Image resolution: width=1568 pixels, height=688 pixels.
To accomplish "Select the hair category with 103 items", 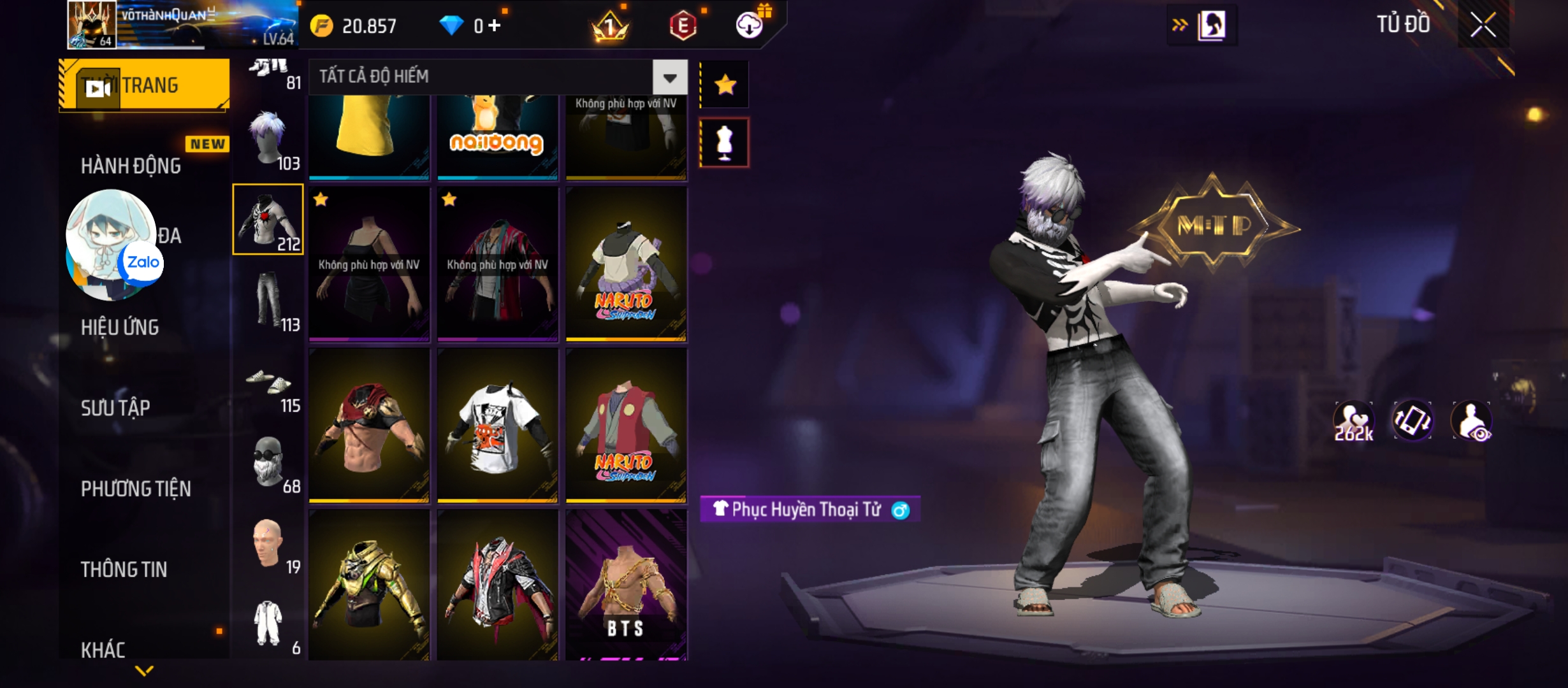I will coord(268,140).
